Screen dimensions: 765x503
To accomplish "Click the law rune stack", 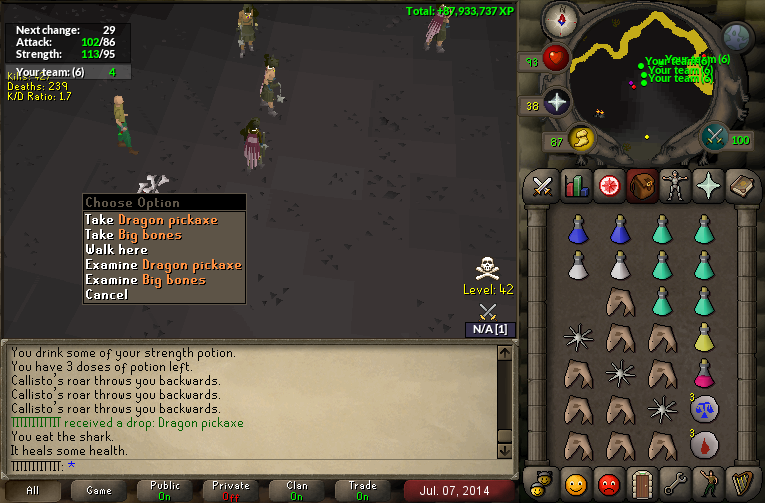I will tap(704, 408).
